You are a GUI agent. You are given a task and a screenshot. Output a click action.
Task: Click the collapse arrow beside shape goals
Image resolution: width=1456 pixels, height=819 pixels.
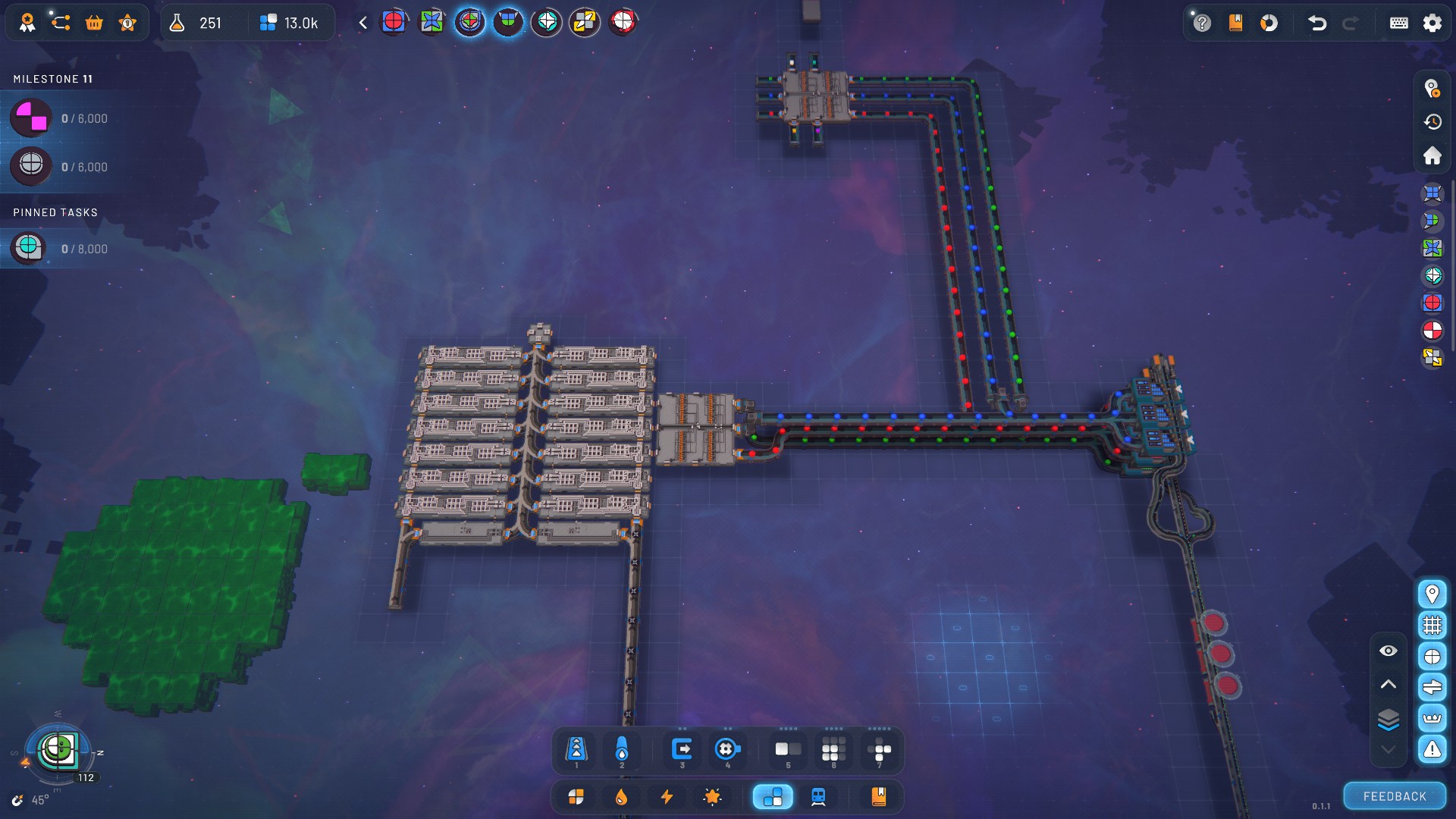coord(363,23)
